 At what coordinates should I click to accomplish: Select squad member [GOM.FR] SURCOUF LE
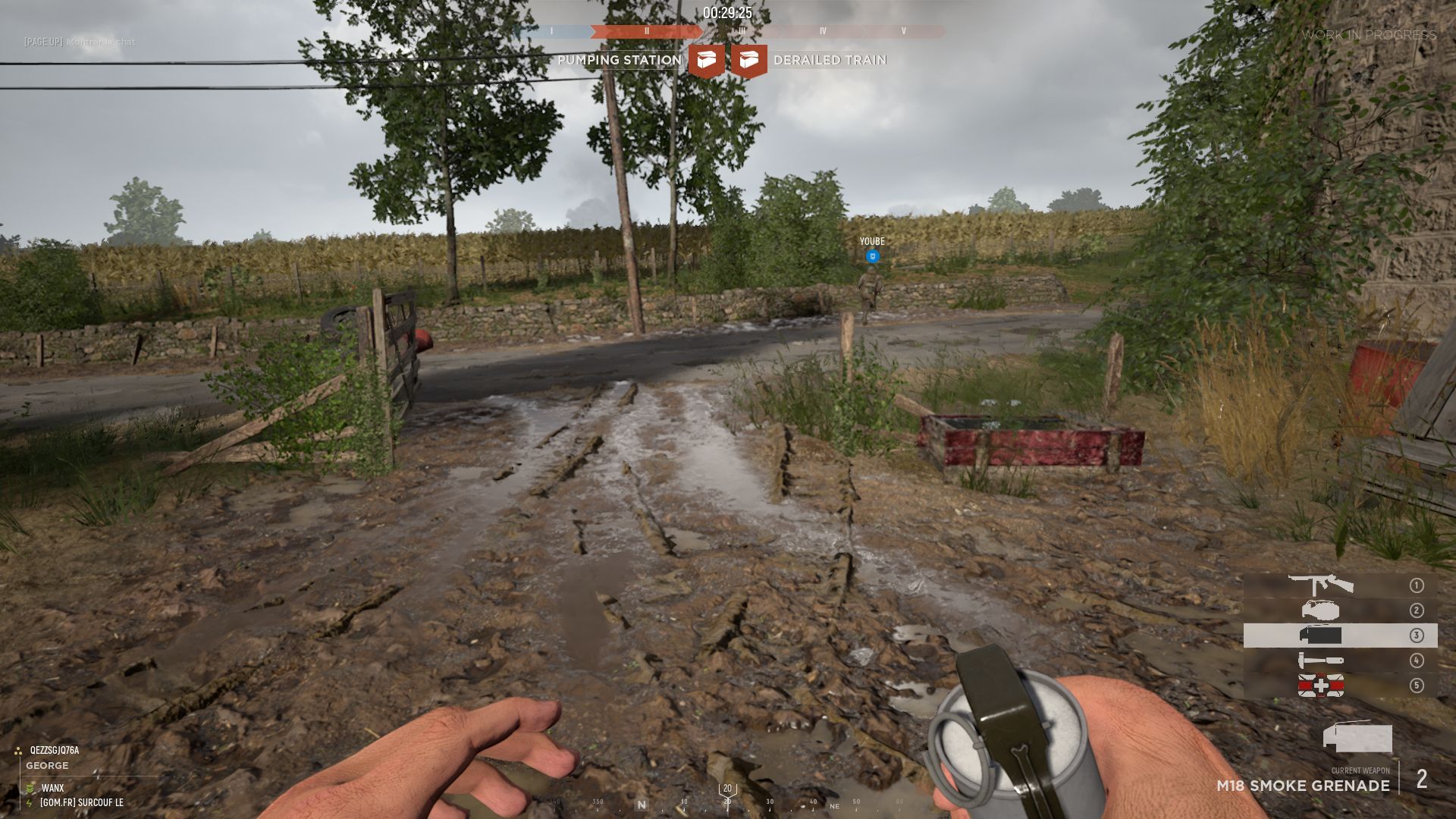click(x=81, y=802)
